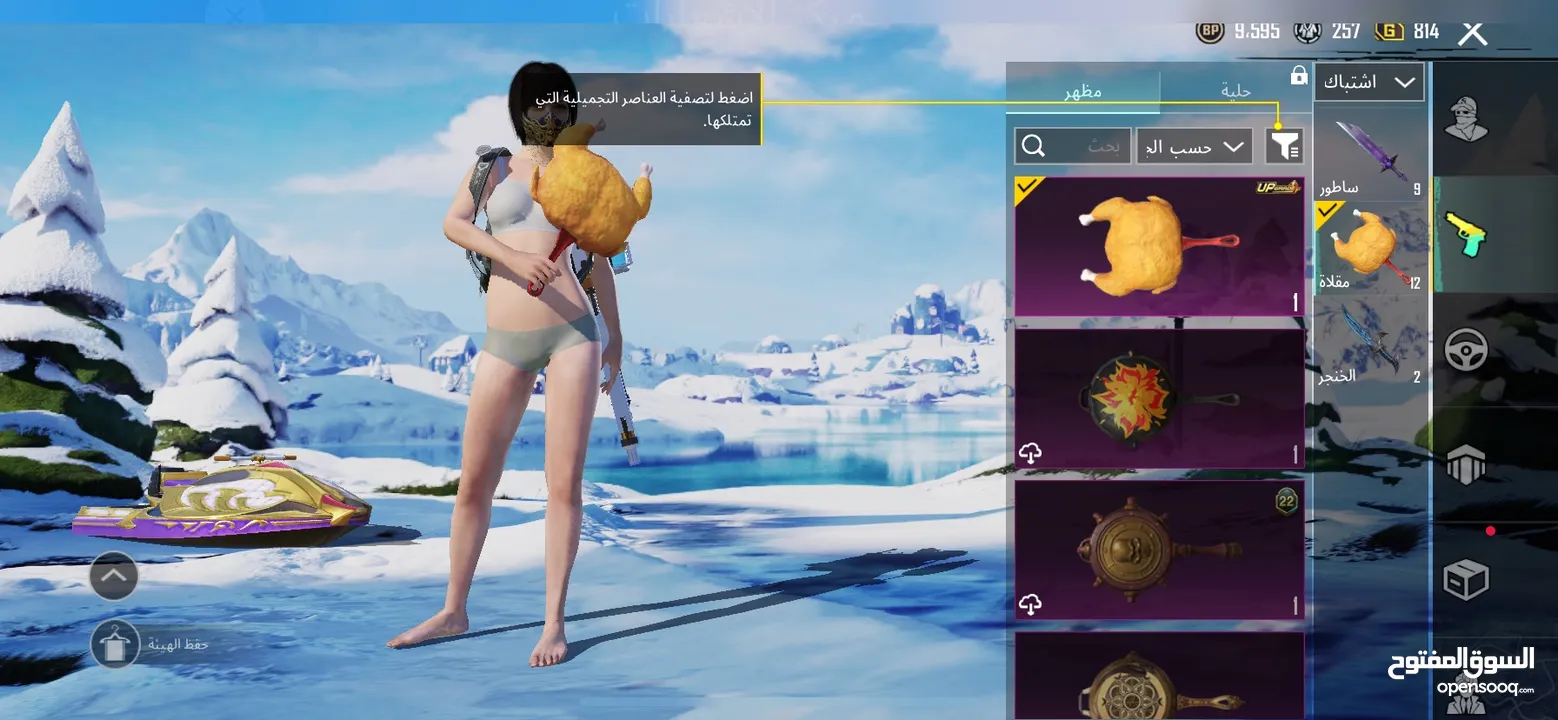Open the اشتباك weapon category dropdown
Image resolution: width=1558 pixels, height=720 pixels.
point(1369,81)
